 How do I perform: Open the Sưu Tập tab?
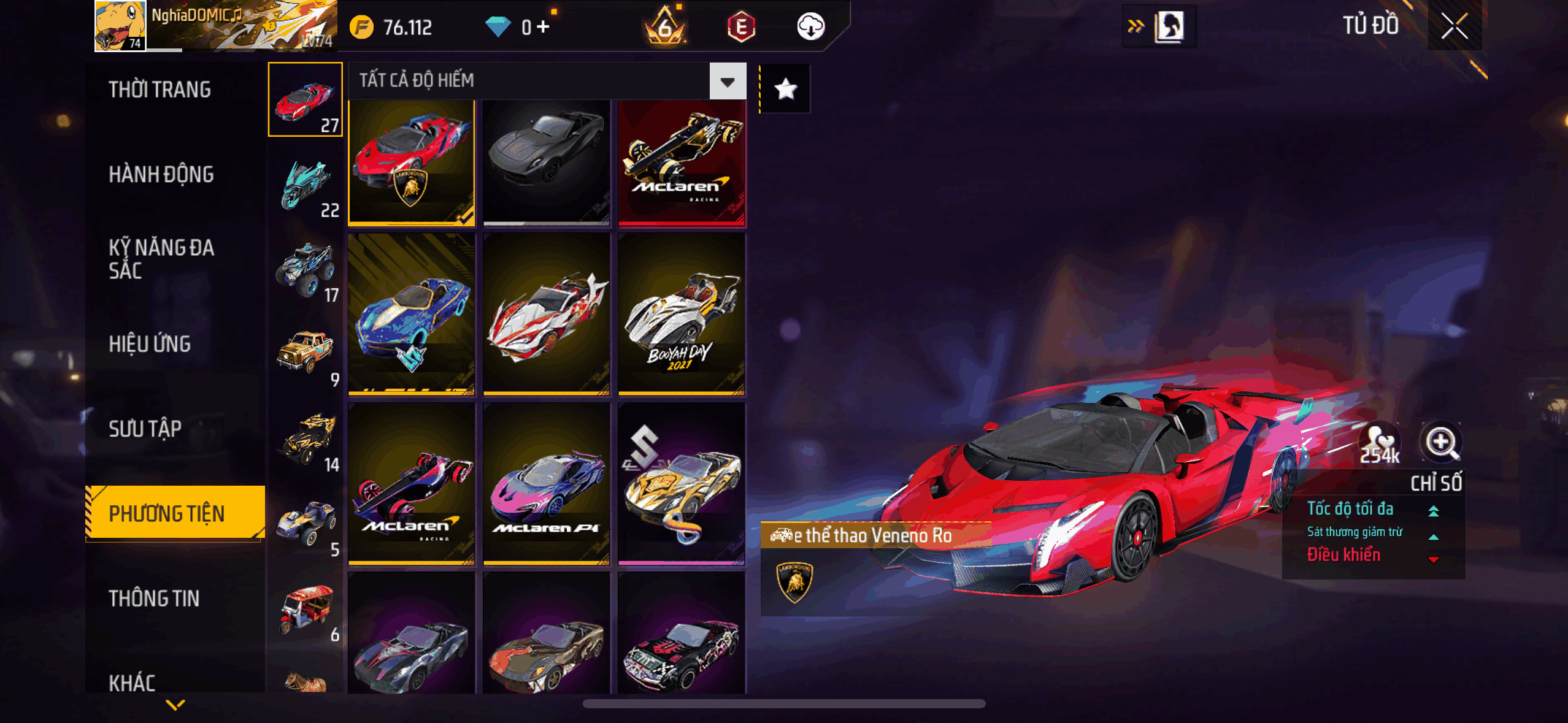click(145, 429)
